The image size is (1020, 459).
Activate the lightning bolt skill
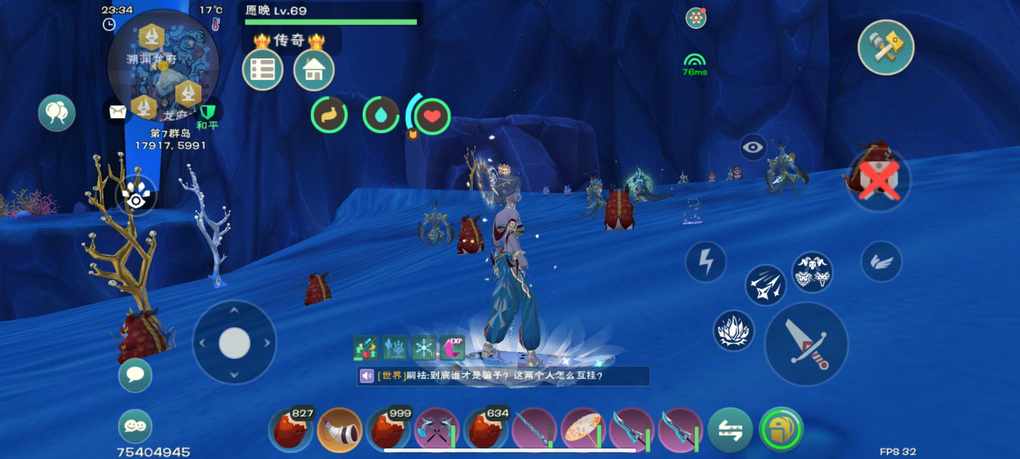click(706, 262)
